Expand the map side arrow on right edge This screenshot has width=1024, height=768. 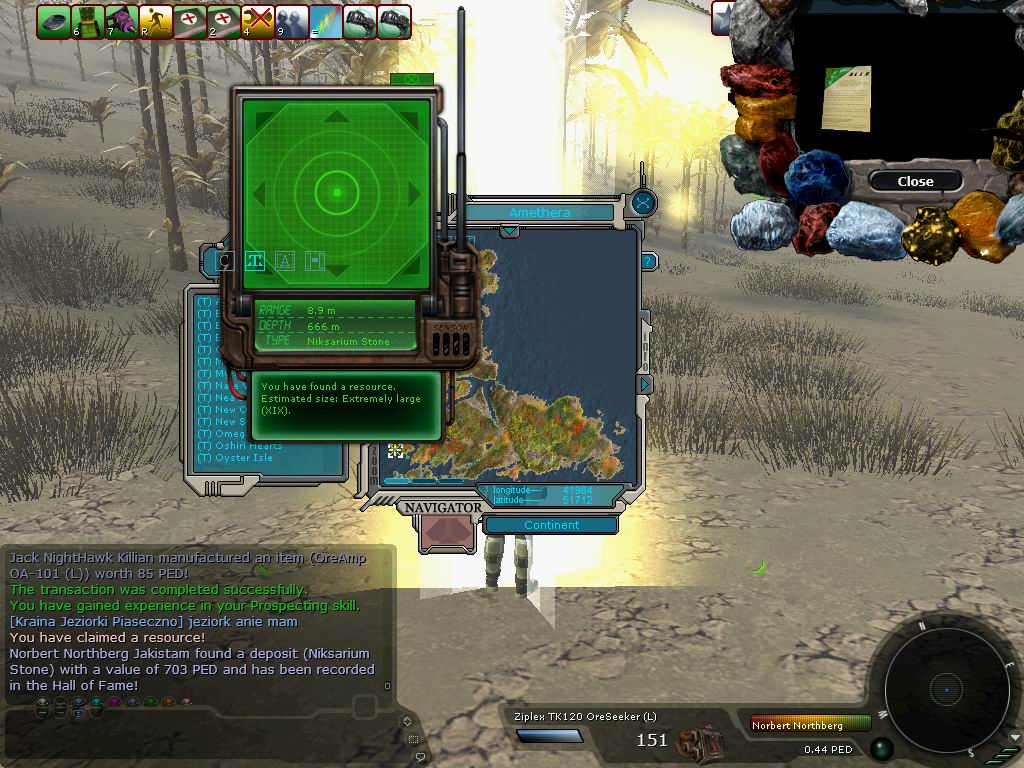click(x=646, y=384)
